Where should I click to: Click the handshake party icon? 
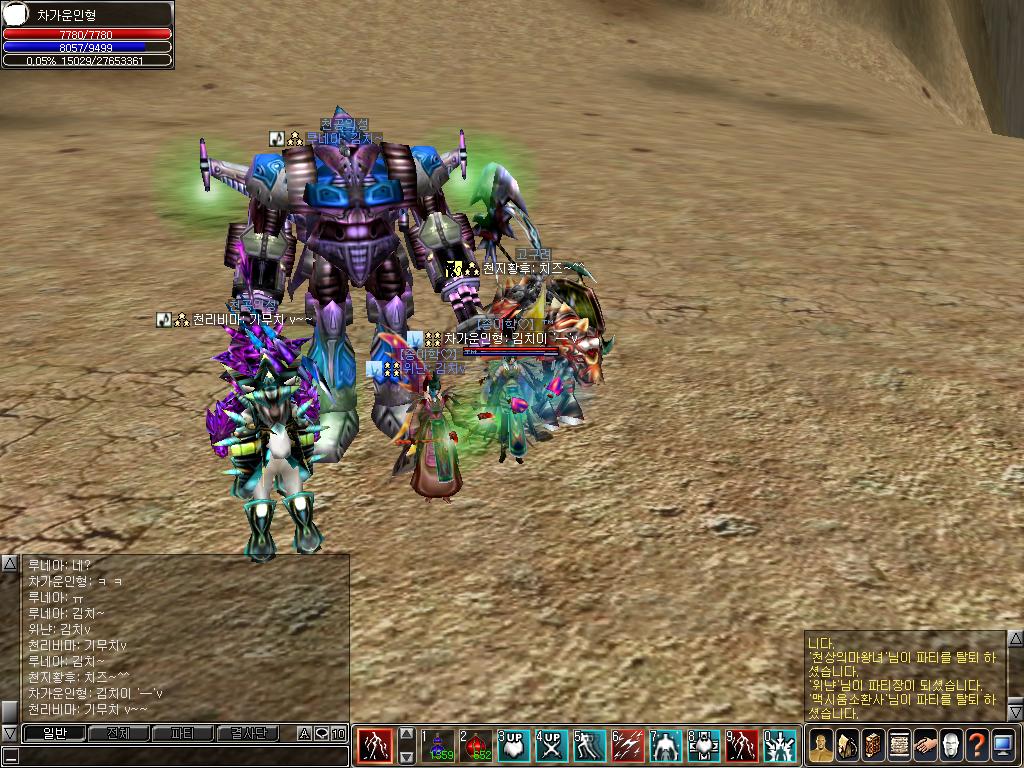tap(924, 745)
